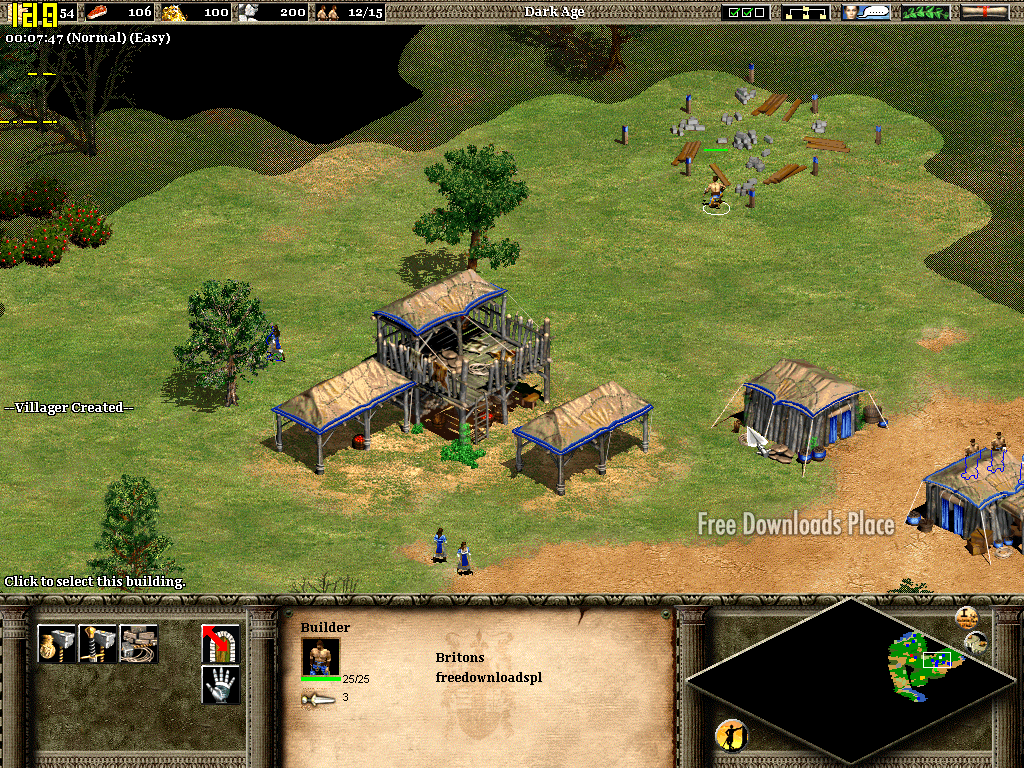This screenshot has height=768, width=1024.
Task: Click the Builder portrait in the info panel
Action: pos(320,657)
